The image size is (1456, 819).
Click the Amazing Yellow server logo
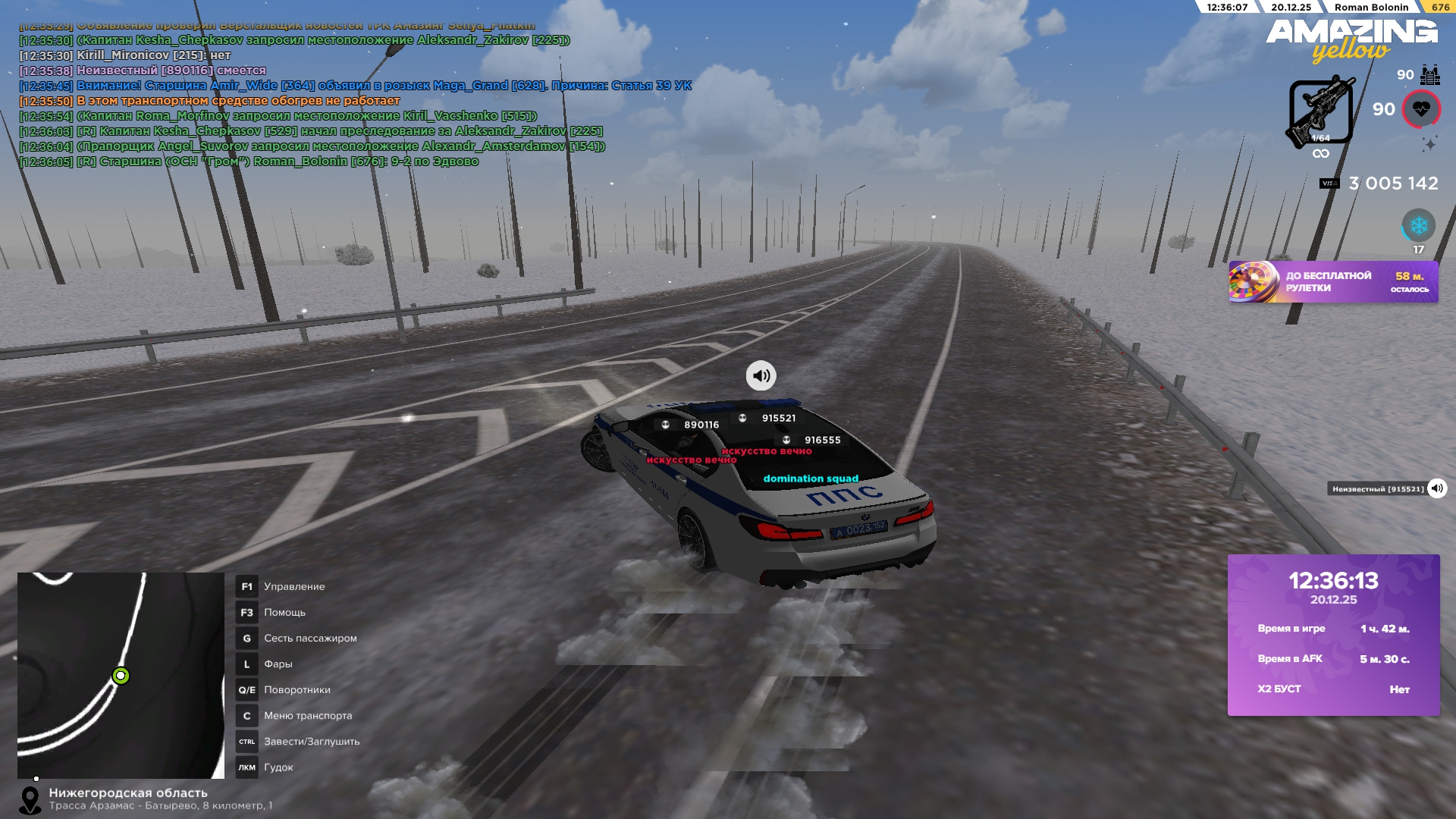point(1351,39)
